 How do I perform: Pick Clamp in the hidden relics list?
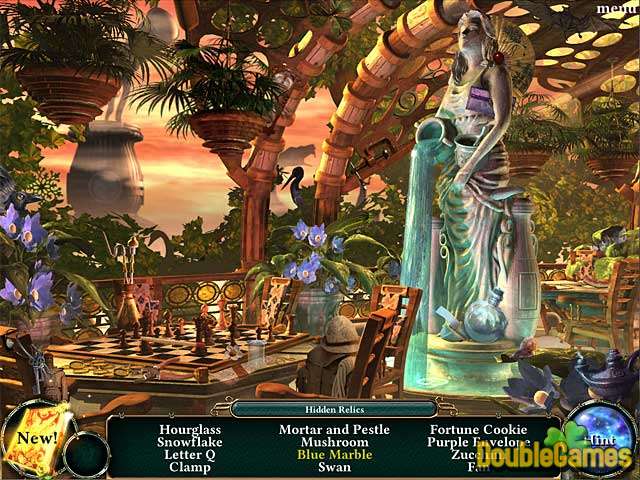coord(187,466)
